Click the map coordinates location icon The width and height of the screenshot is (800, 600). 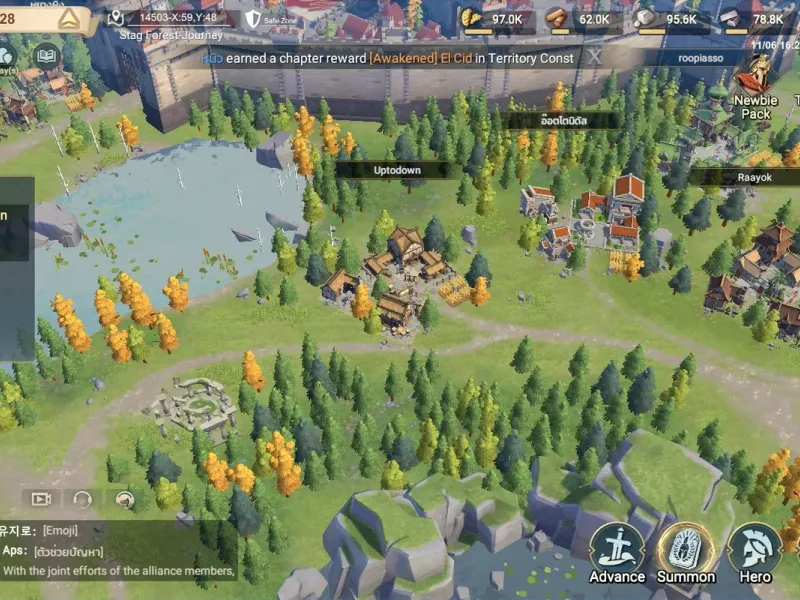point(116,18)
